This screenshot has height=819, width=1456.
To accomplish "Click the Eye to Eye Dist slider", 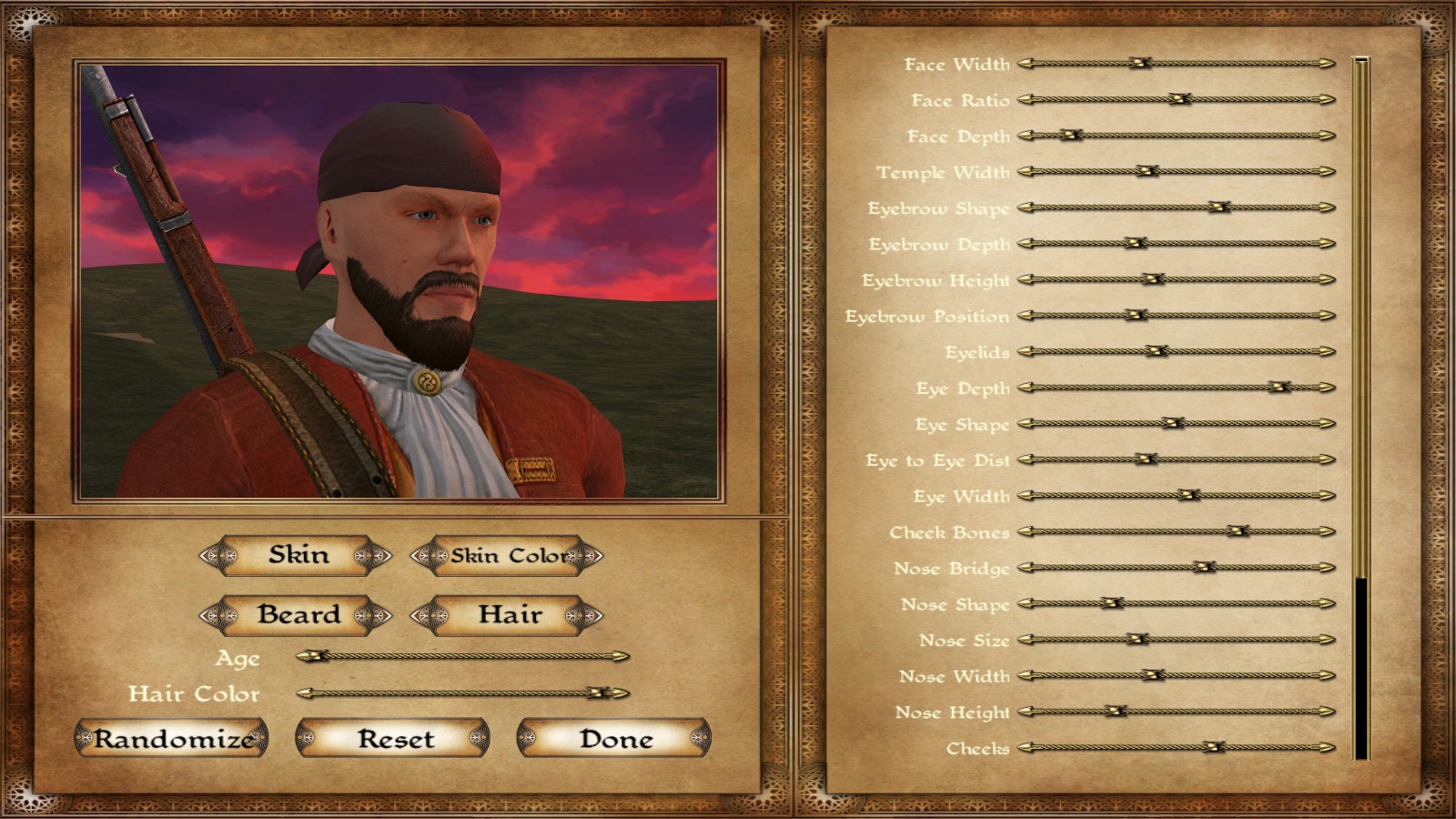I will [x=1176, y=460].
